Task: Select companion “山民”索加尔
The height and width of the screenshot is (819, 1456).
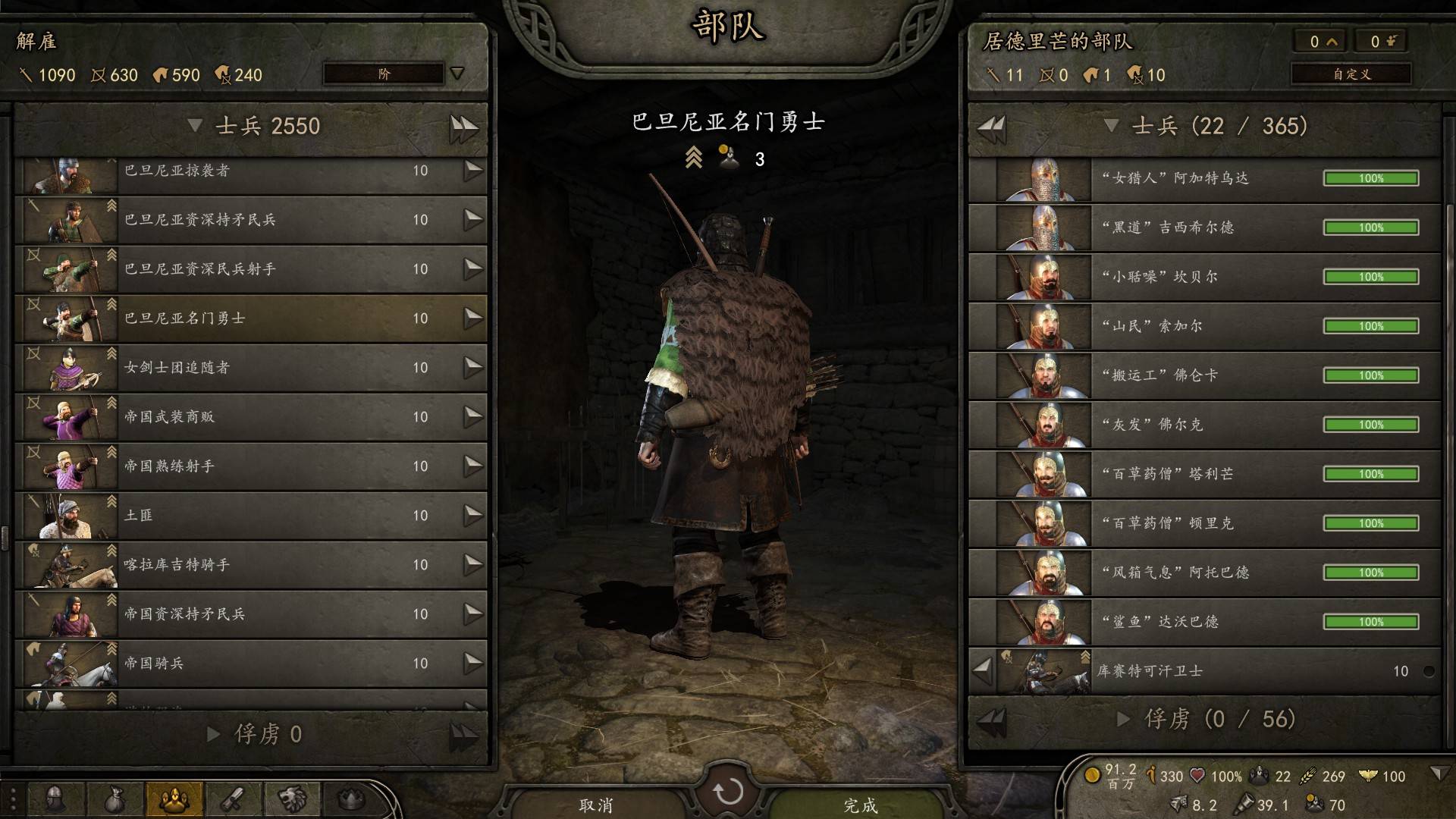Action: [1204, 327]
